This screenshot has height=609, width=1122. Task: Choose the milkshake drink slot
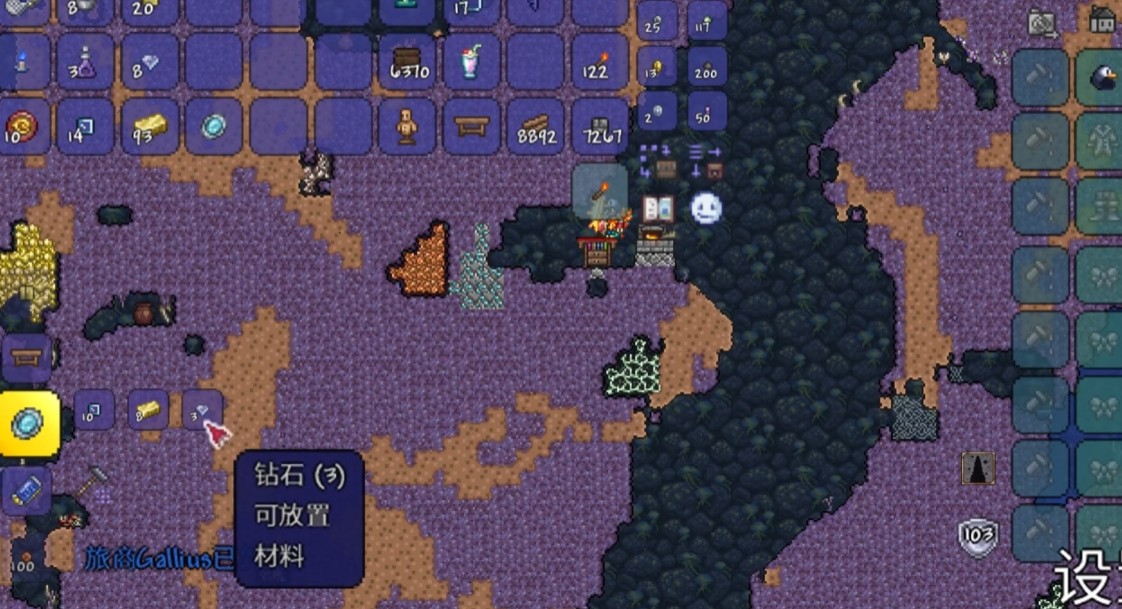471,63
